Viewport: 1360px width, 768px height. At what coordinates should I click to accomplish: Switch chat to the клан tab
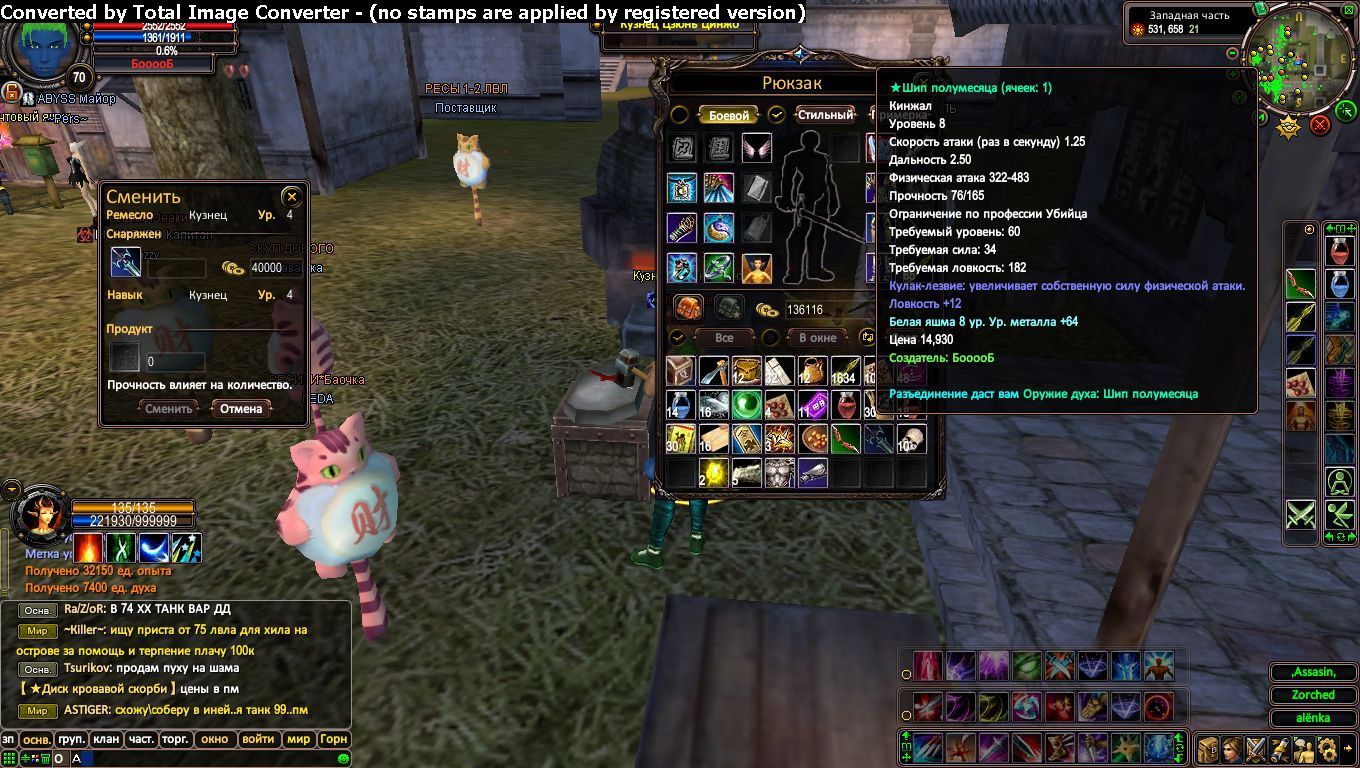[105, 740]
